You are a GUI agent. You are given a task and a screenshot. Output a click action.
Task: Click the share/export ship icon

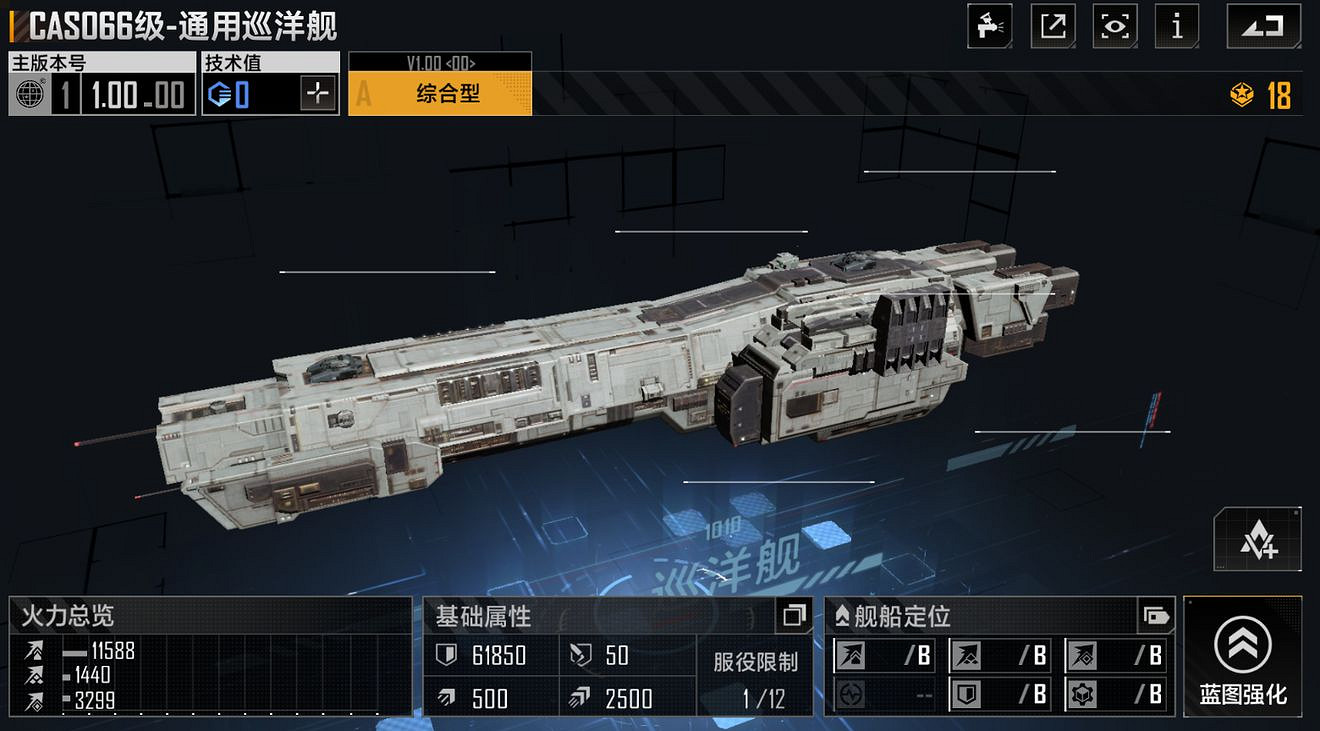click(1052, 26)
